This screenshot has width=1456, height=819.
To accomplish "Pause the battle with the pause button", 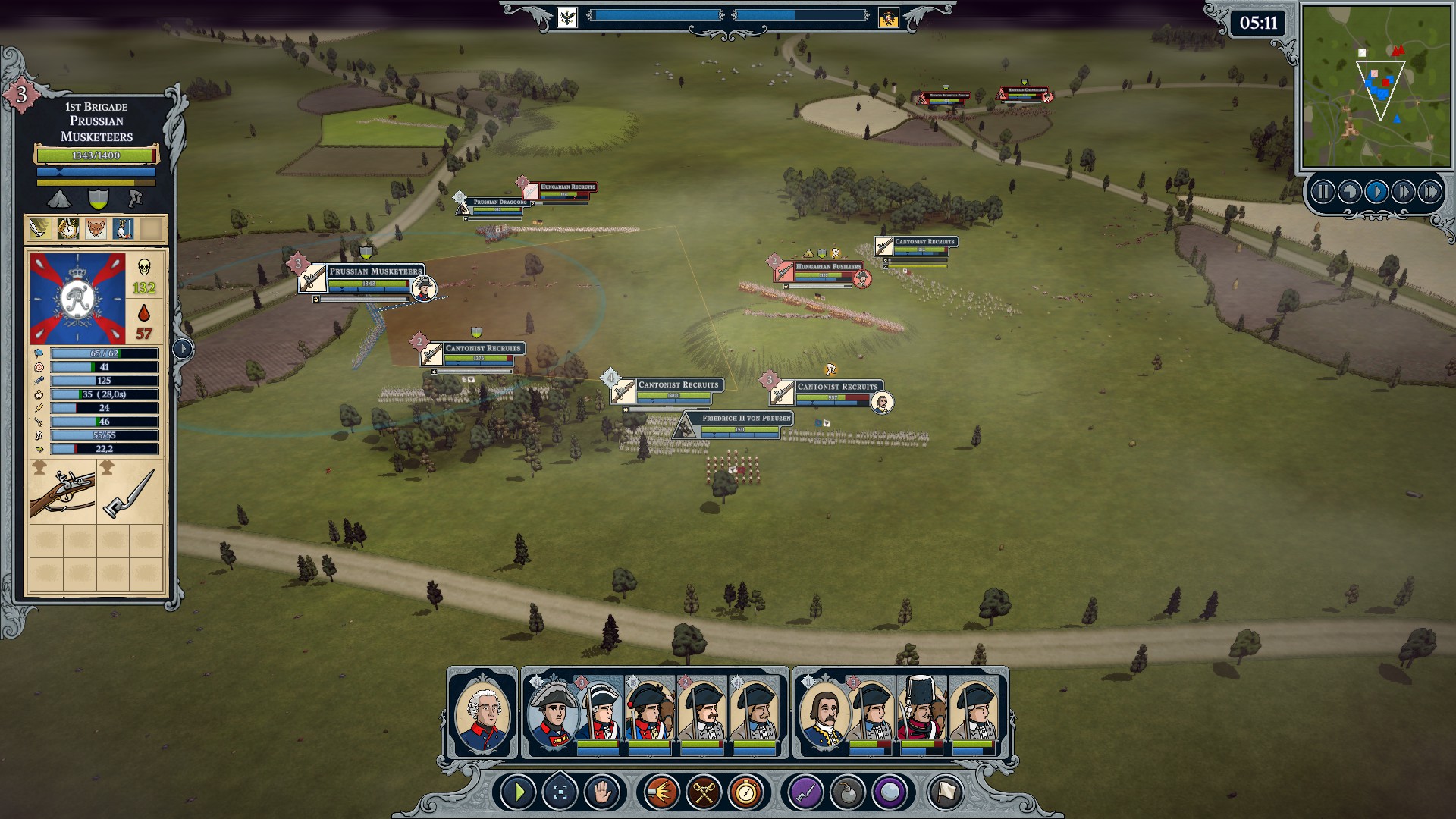I will pos(1323,192).
